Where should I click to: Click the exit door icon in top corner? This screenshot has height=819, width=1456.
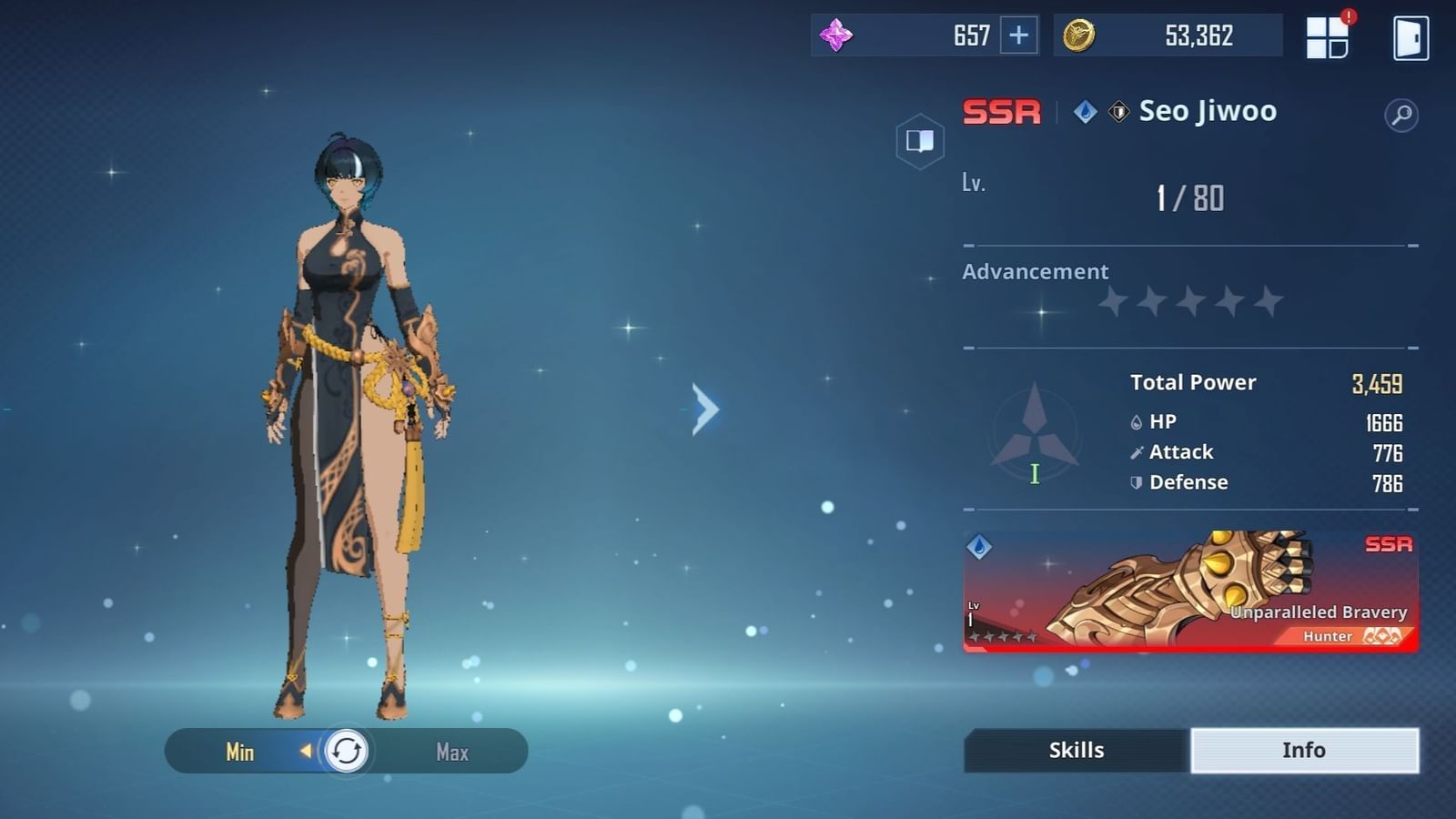[1410, 36]
